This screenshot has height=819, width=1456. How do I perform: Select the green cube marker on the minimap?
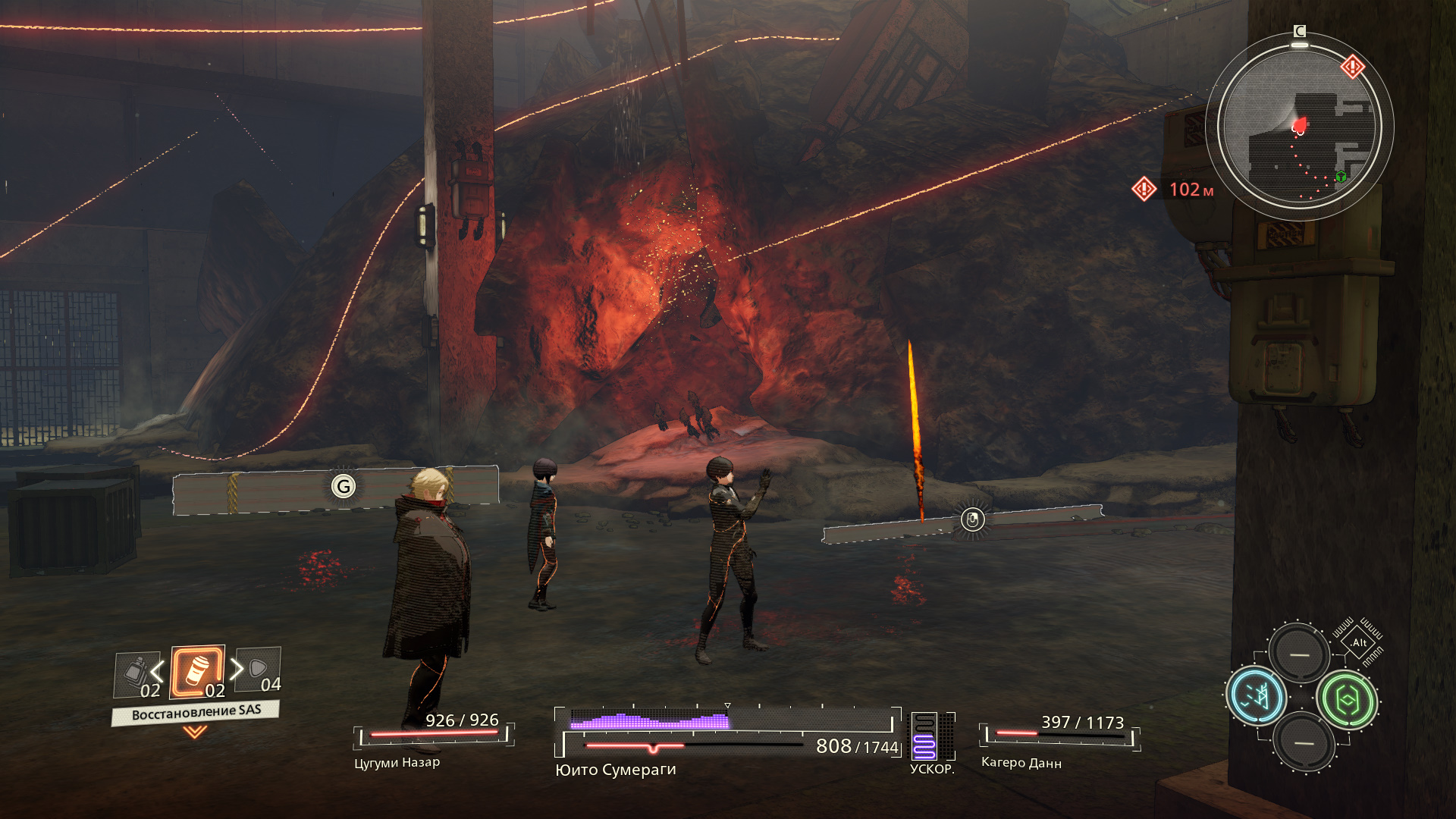coord(1341,177)
